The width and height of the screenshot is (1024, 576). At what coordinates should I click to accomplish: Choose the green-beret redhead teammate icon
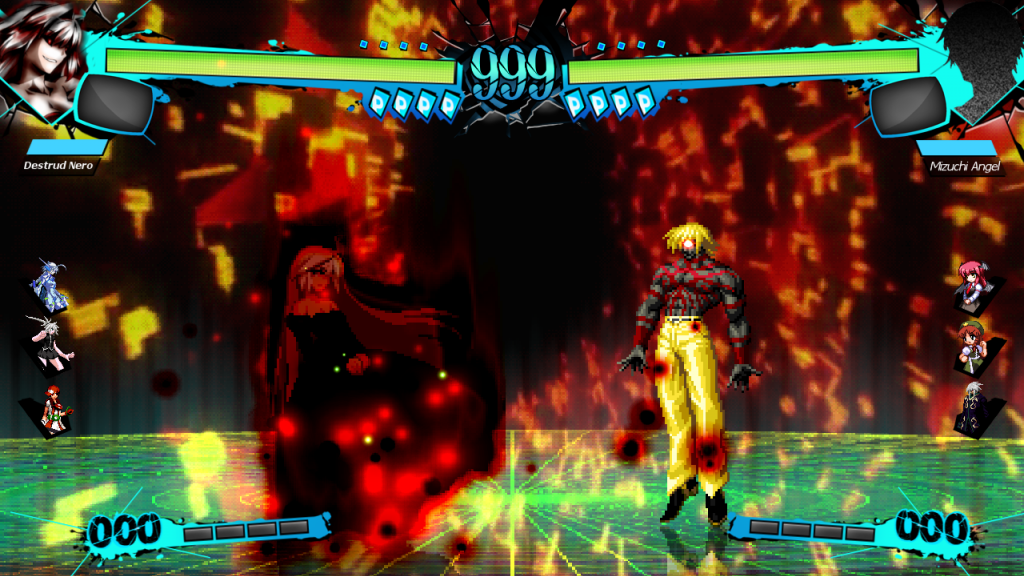972,347
